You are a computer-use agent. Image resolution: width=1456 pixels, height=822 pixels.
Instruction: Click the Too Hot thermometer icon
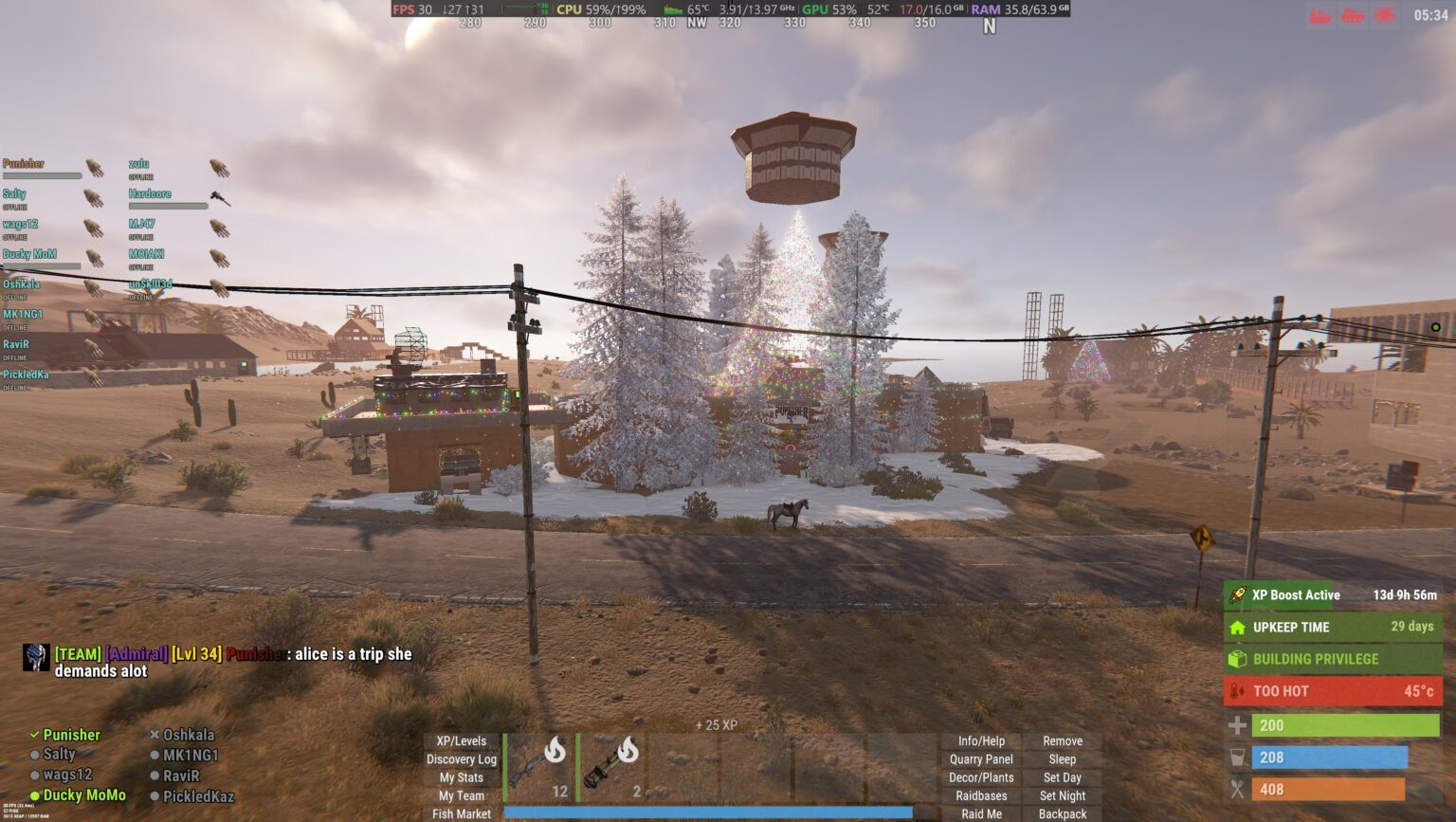point(1235,691)
